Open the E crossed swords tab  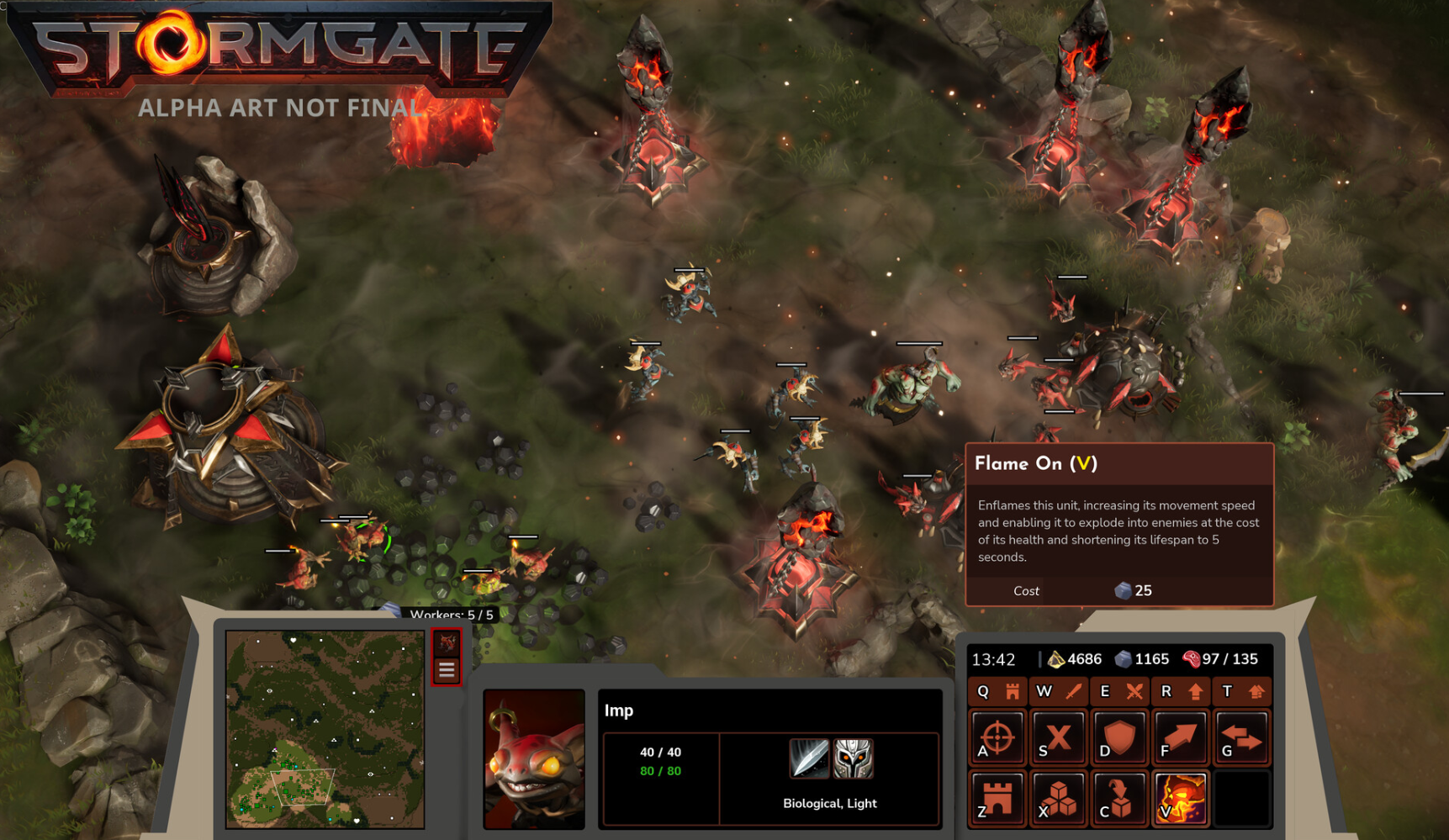point(1119,691)
